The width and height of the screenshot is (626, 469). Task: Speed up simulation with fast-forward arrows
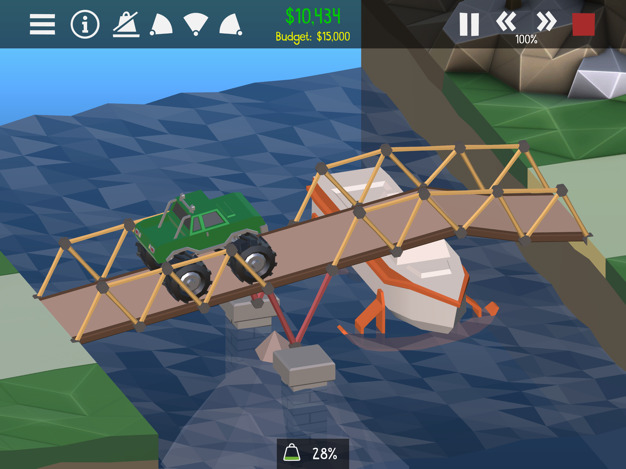pos(546,21)
